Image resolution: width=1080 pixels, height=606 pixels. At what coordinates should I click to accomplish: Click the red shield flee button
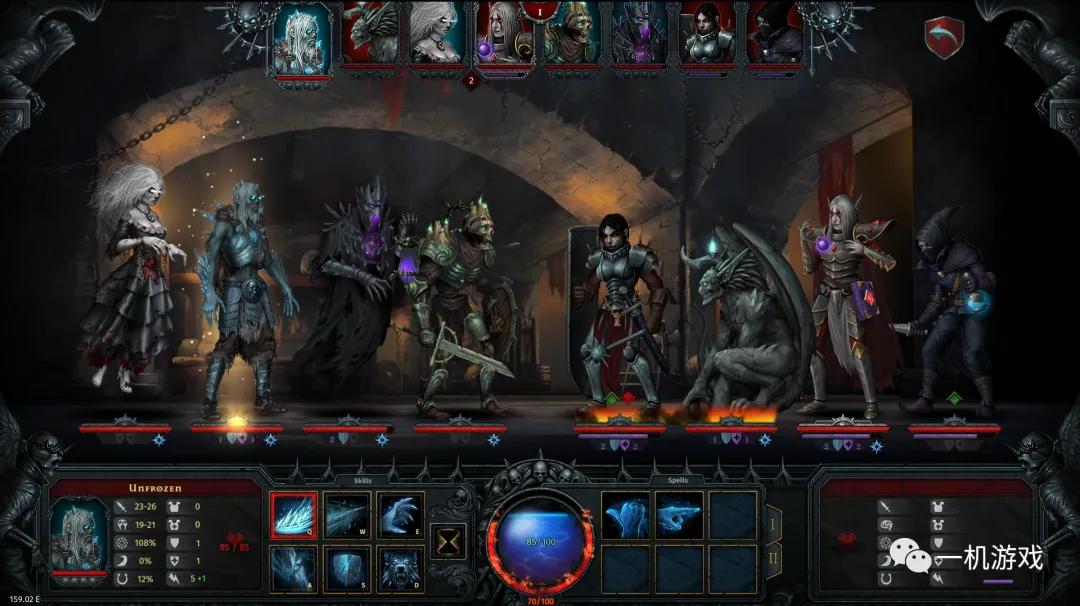pyautogui.click(x=943, y=37)
